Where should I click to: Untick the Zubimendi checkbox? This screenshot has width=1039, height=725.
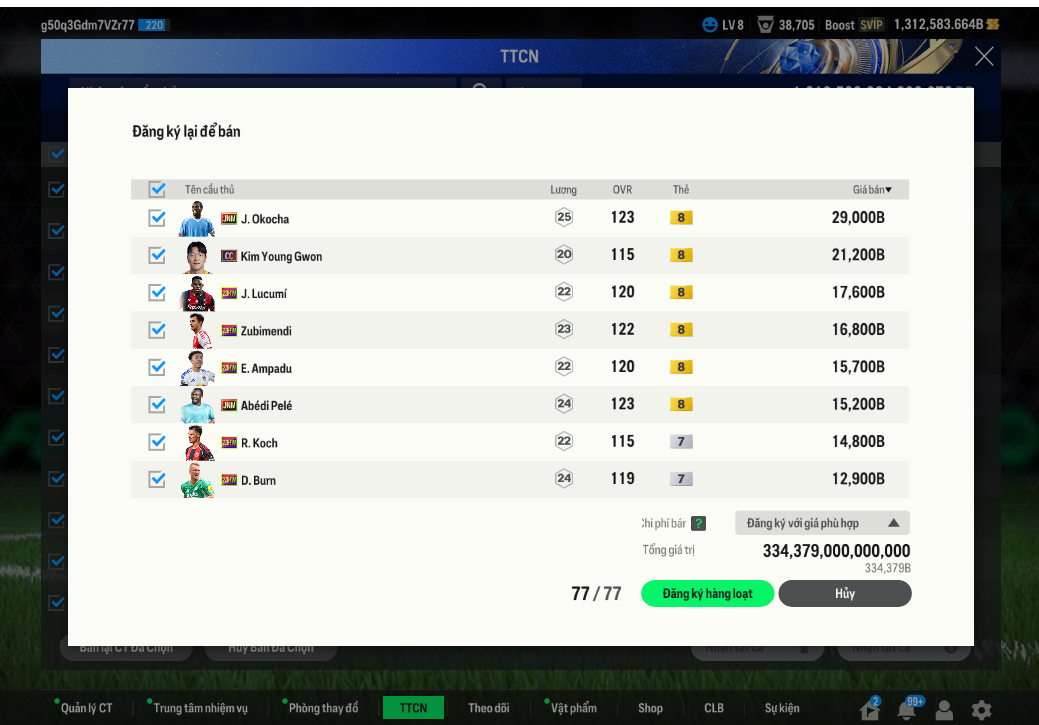coord(157,330)
